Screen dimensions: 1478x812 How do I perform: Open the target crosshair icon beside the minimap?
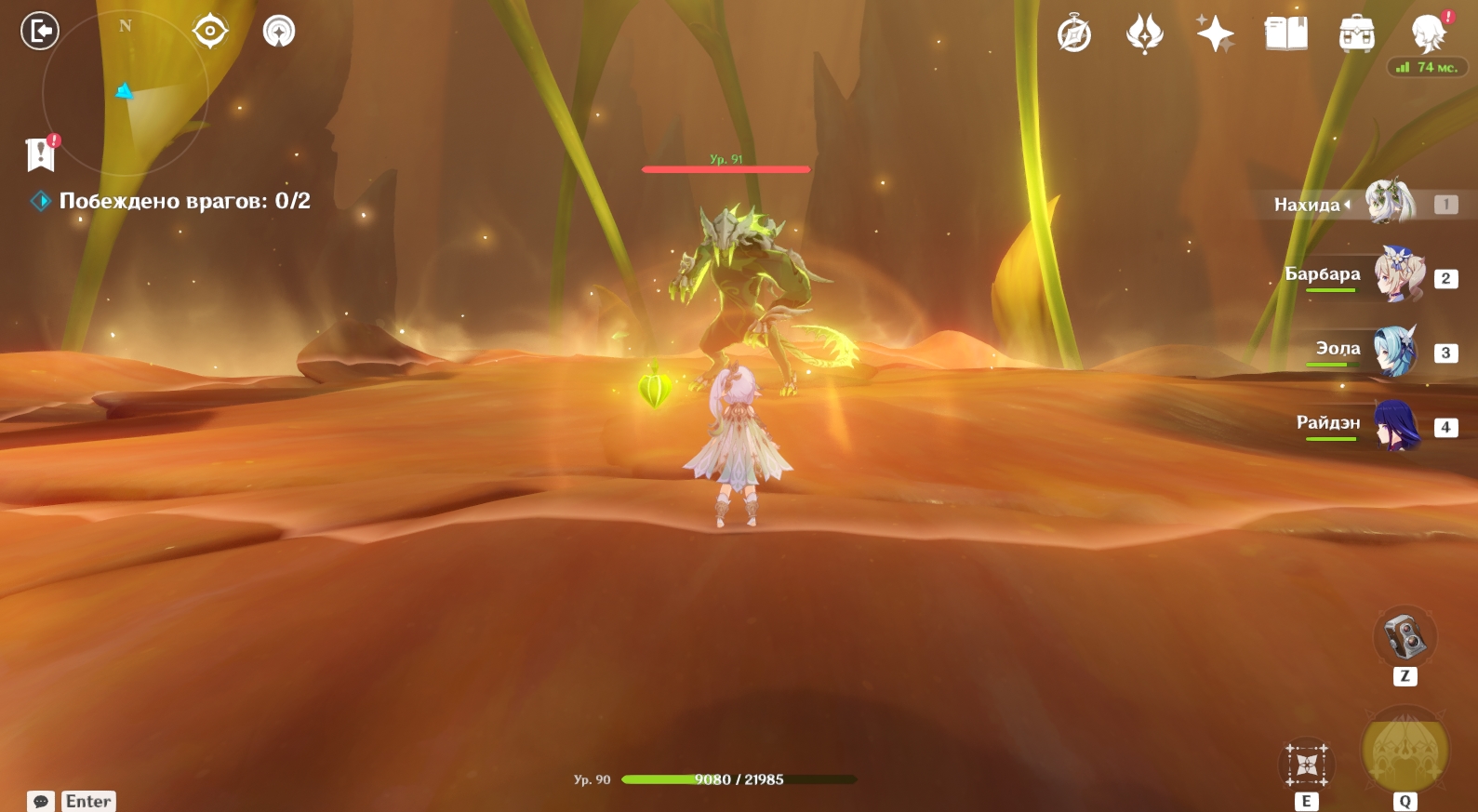[210, 32]
